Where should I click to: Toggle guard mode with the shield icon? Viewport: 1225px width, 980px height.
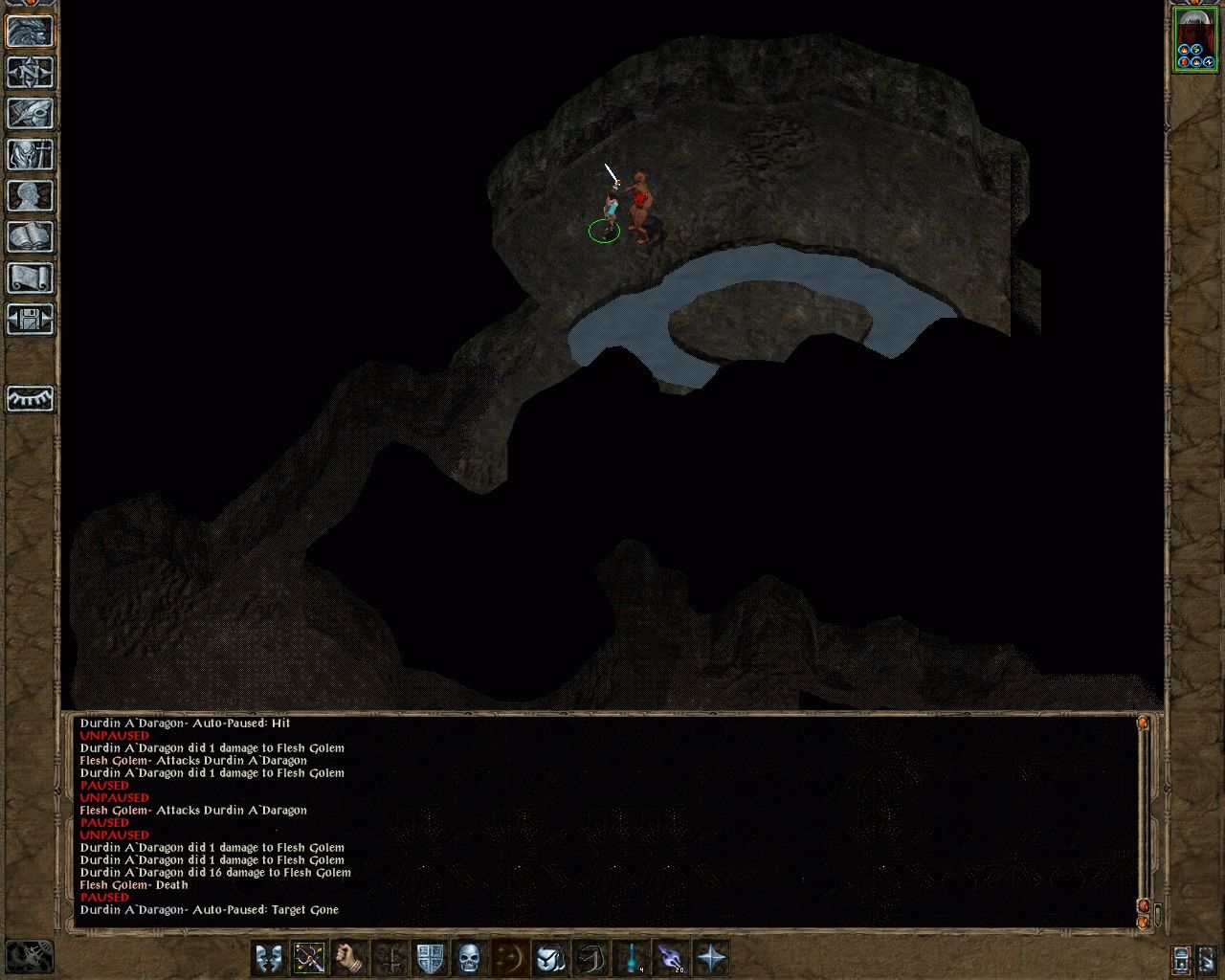pyautogui.click(x=430, y=954)
